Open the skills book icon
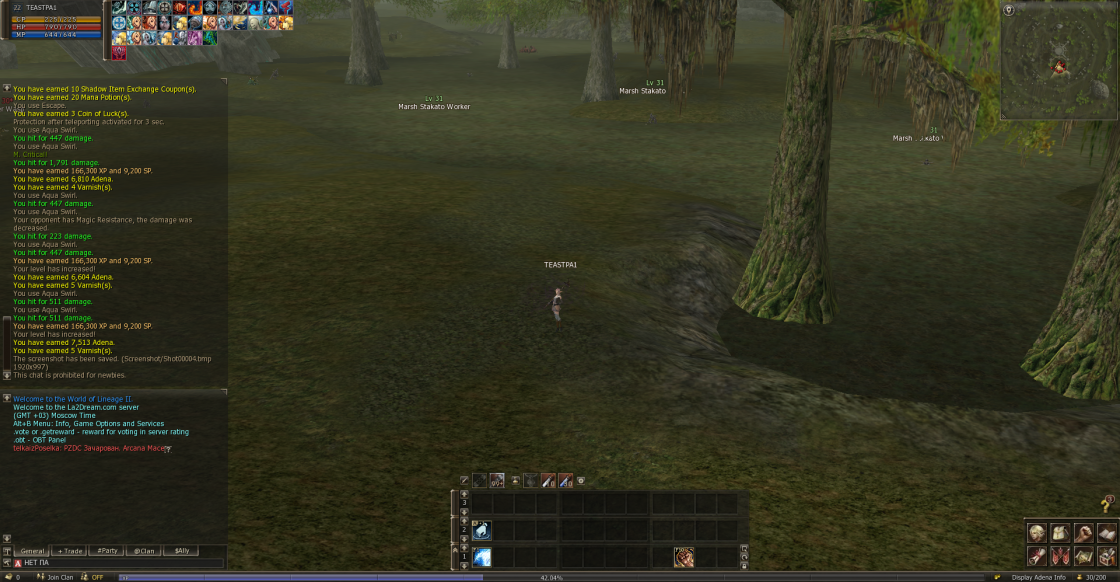 [x=1106, y=533]
